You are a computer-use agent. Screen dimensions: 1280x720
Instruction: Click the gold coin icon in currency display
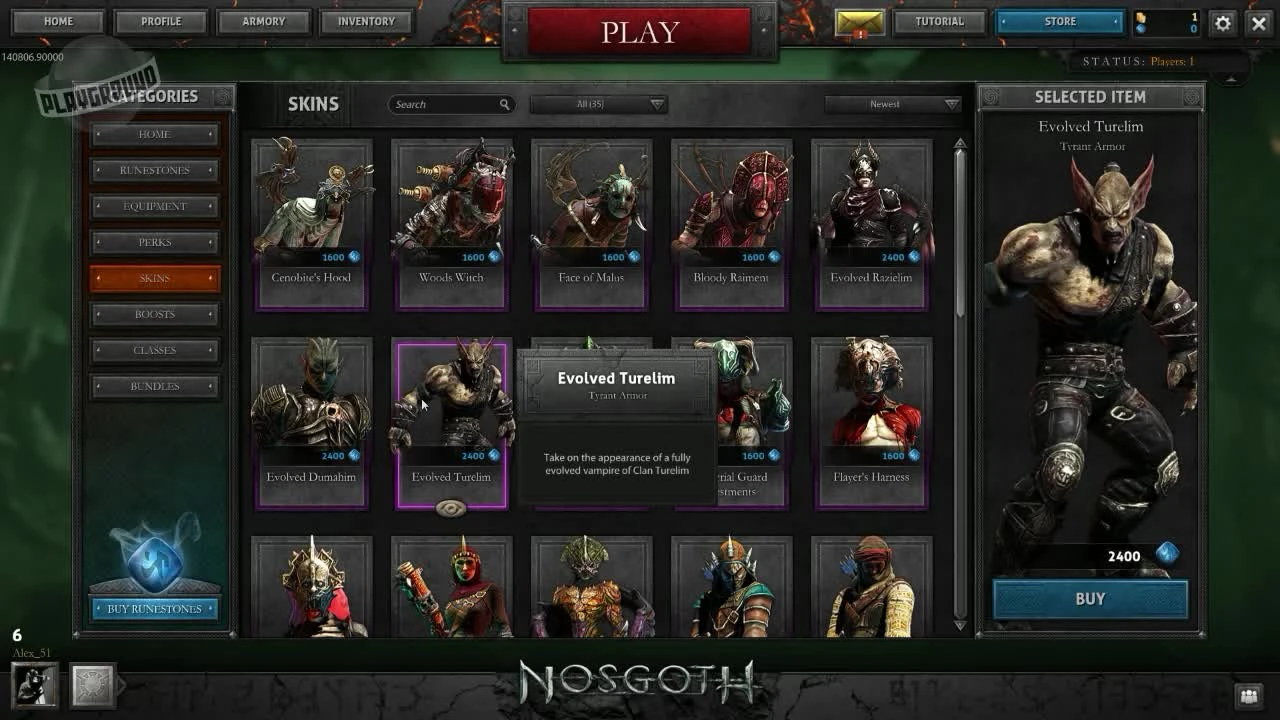[x=1141, y=16]
